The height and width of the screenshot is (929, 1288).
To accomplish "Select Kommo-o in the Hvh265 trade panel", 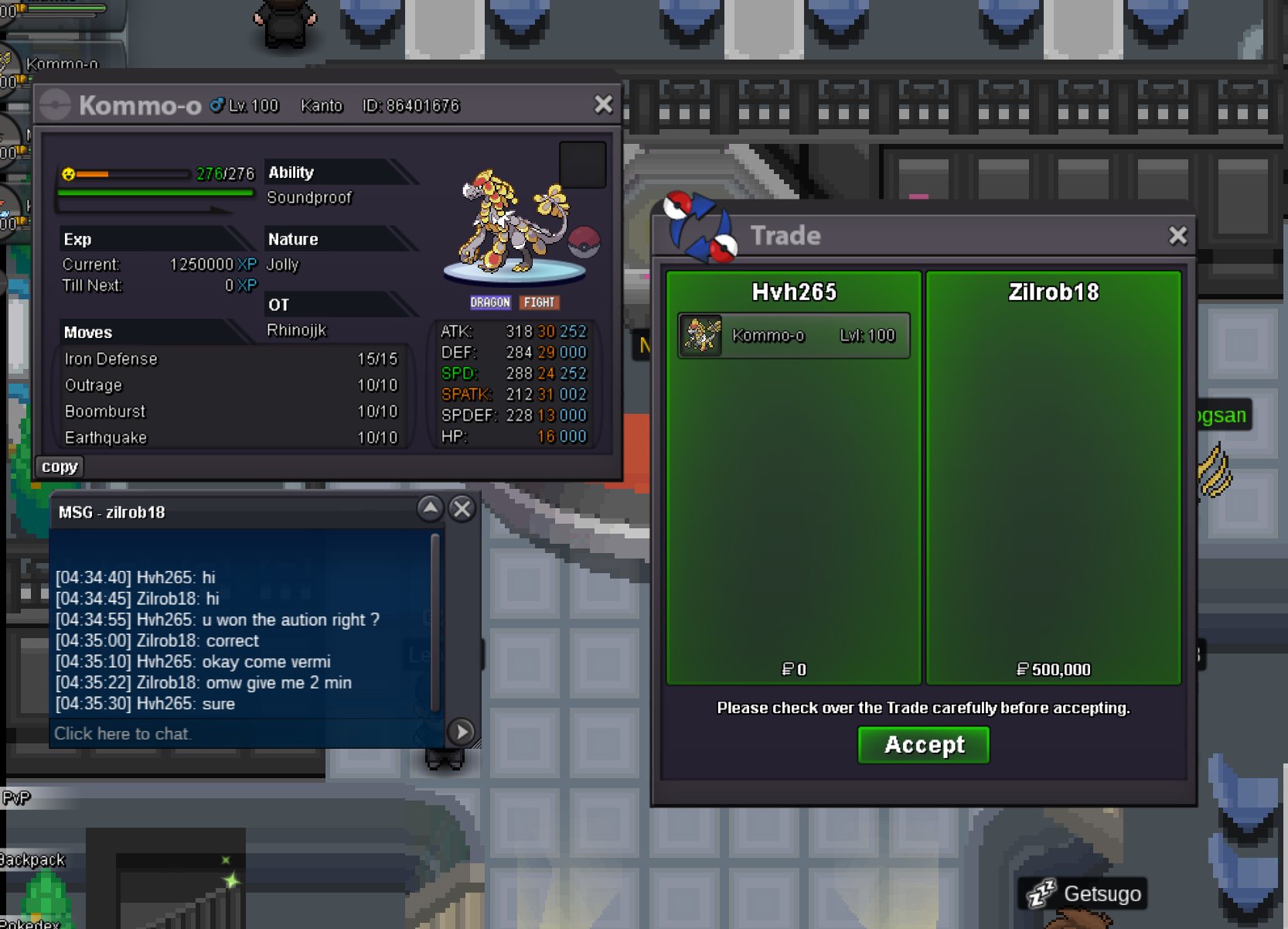I will pyautogui.click(x=794, y=336).
